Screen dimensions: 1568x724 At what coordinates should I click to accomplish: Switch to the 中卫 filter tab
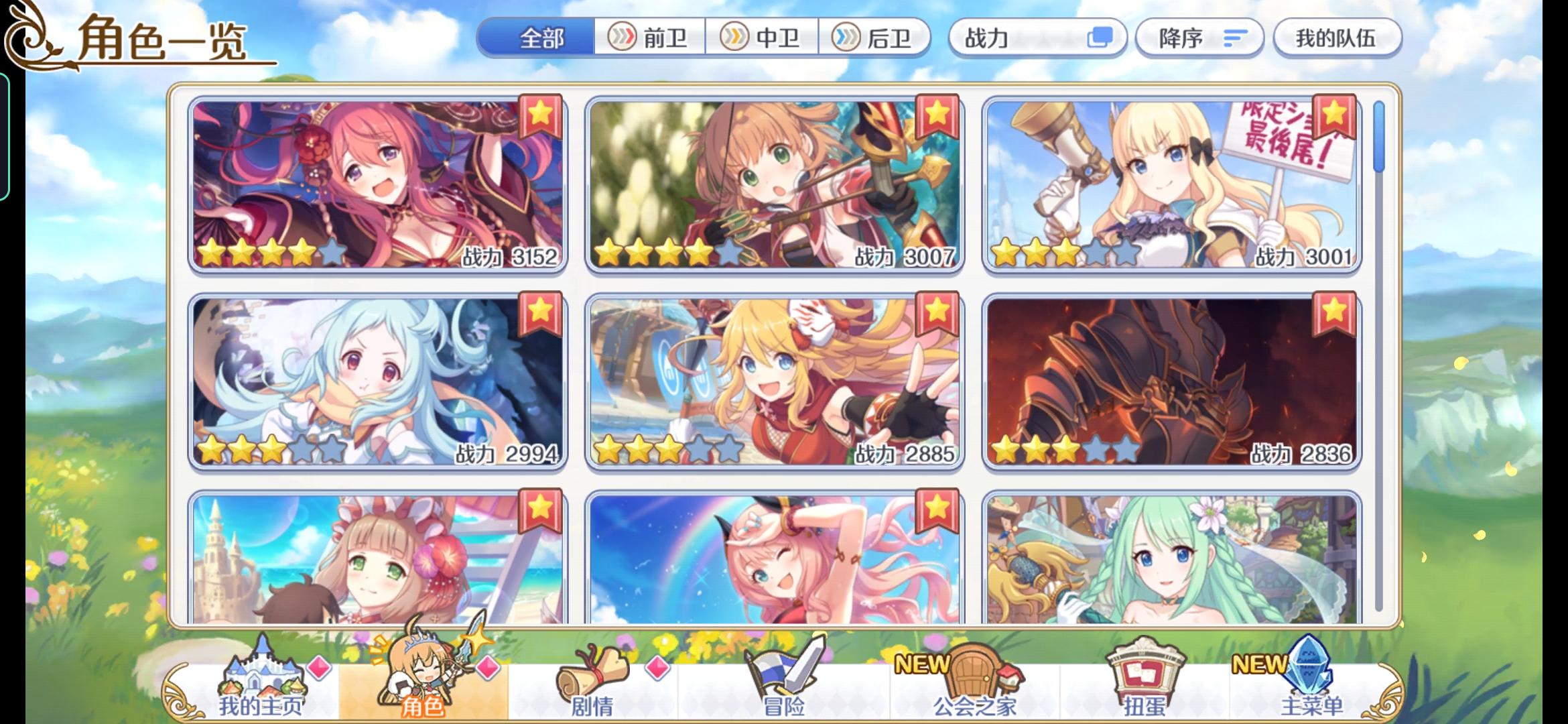point(764,38)
